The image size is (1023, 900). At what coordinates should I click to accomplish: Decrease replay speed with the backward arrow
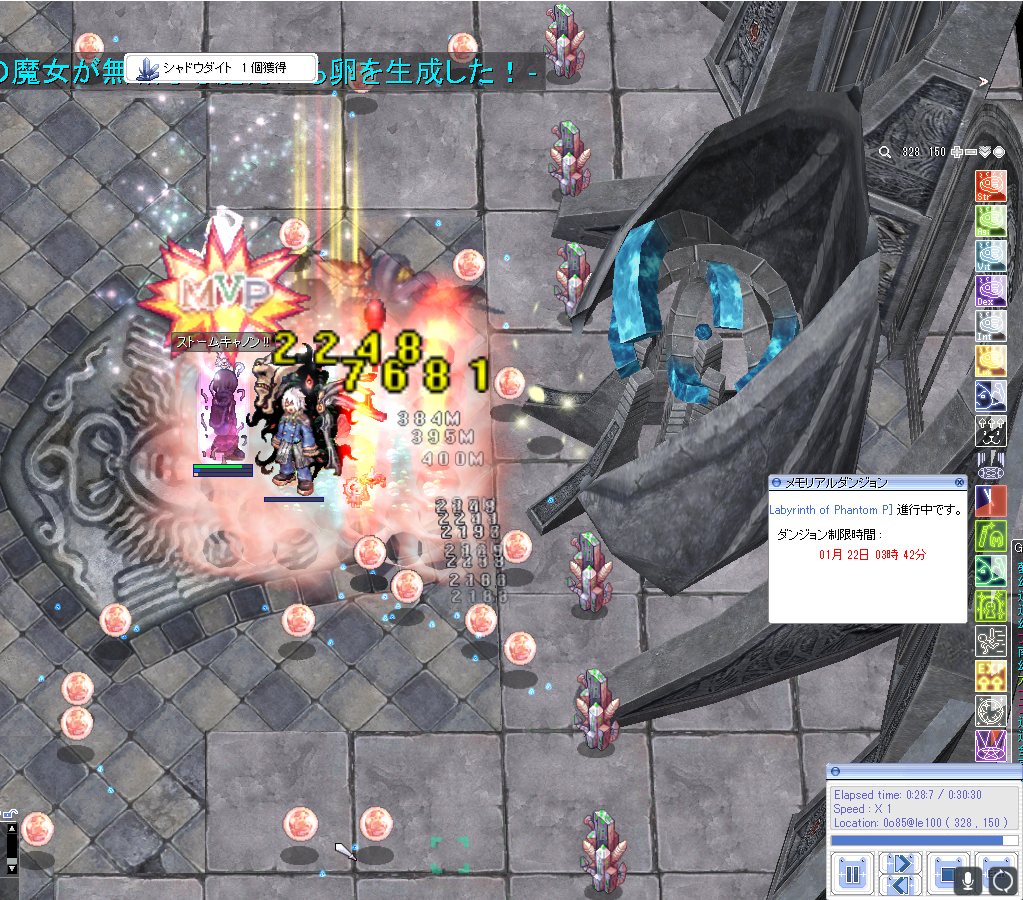click(902, 885)
